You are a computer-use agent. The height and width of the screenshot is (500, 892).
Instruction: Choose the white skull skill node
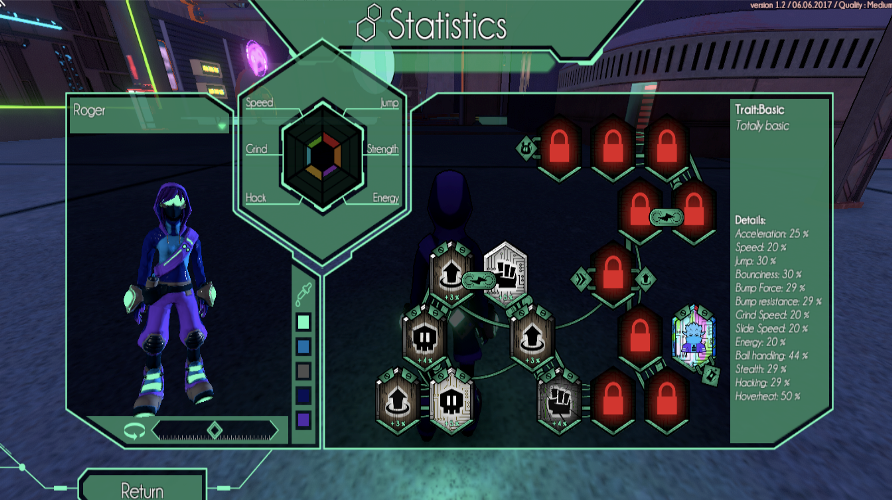tap(450, 396)
